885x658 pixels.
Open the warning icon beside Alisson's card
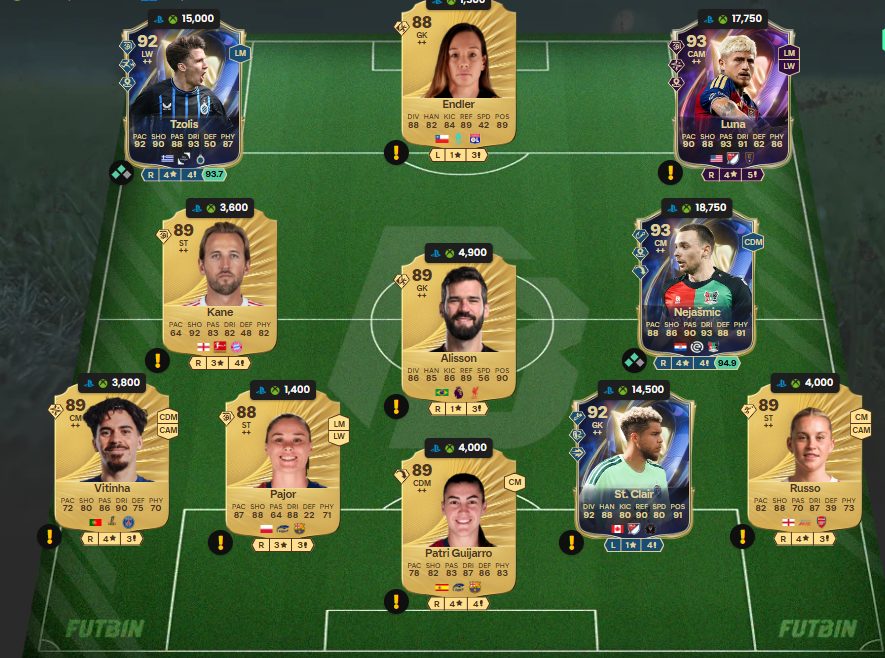coord(396,406)
